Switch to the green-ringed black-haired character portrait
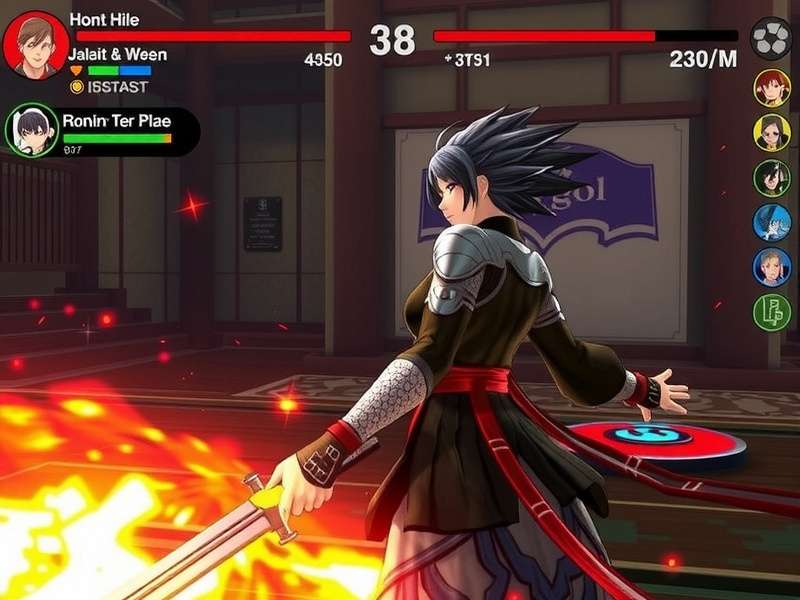The height and width of the screenshot is (600, 800). click(x=771, y=178)
